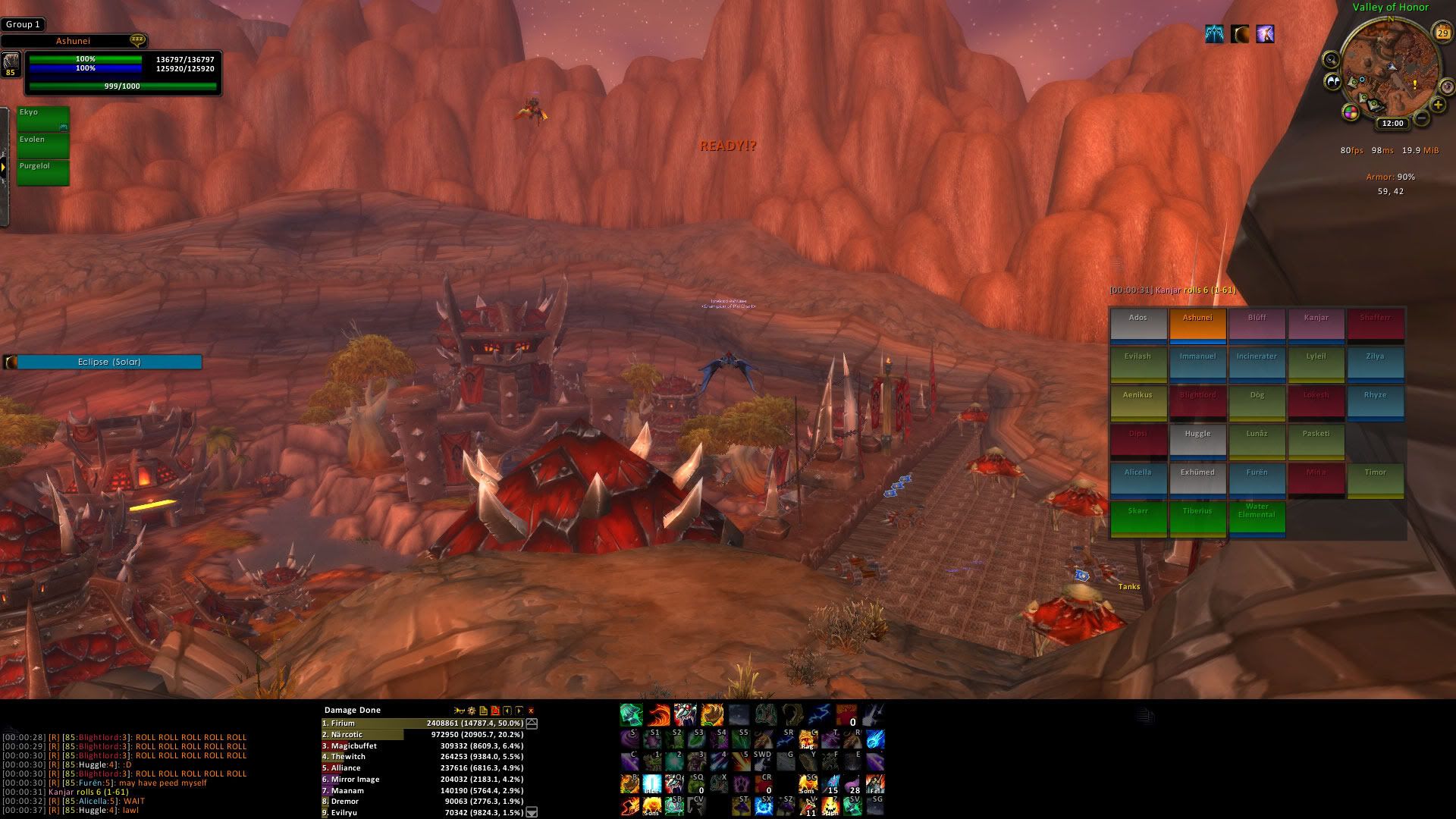Click the damage meter scroll-down arrow
Screen dimensions: 1456x819
pos(532,812)
